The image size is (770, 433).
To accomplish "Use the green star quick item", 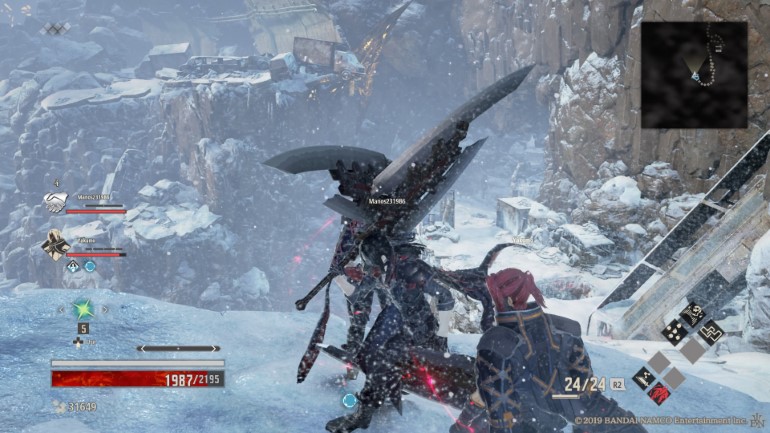I will click(x=83, y=307).
